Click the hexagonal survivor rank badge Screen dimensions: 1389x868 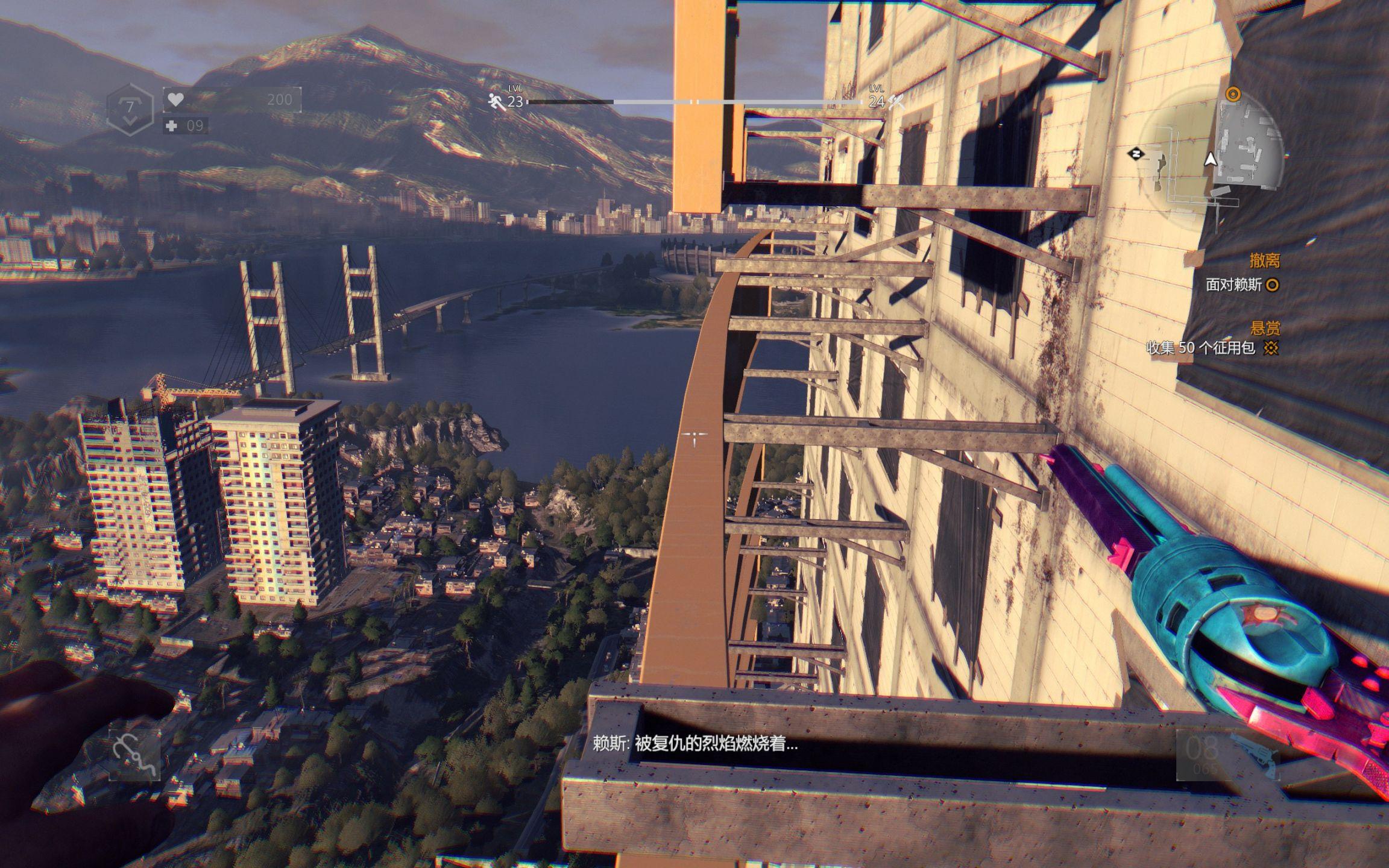point(130,110)
